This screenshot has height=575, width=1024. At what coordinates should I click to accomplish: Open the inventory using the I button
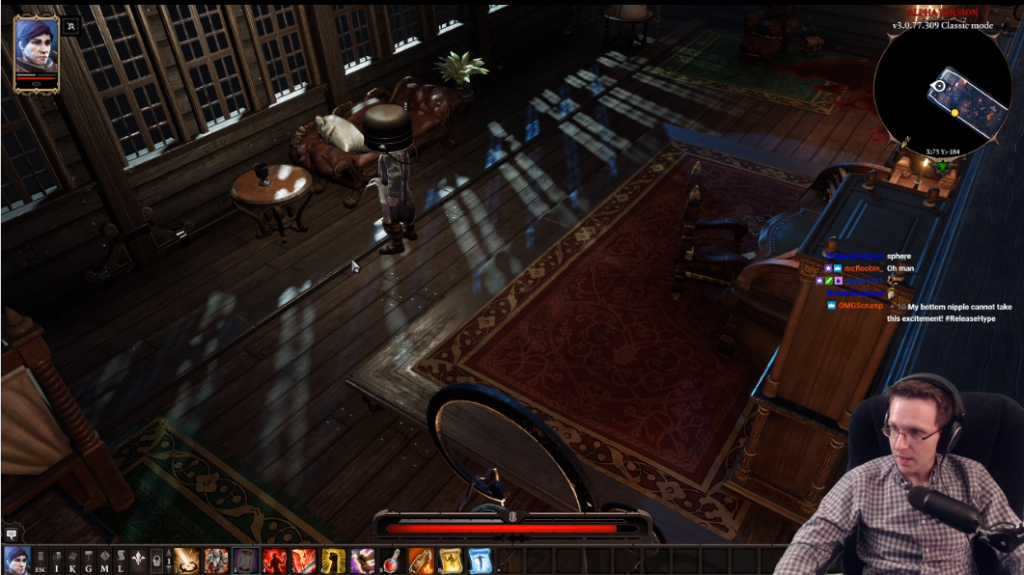pos(57,561)
